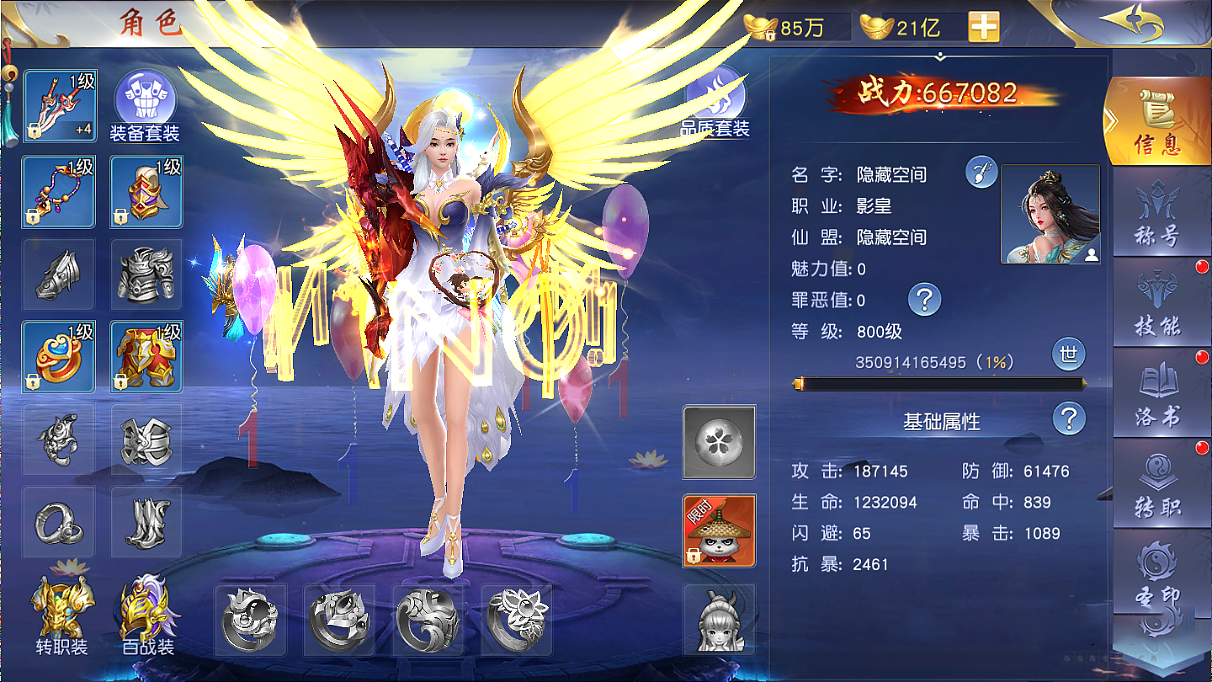Open the 转职装 equipment button
Viewport: 1212px width, 682px height.
(x=61, y=616)
